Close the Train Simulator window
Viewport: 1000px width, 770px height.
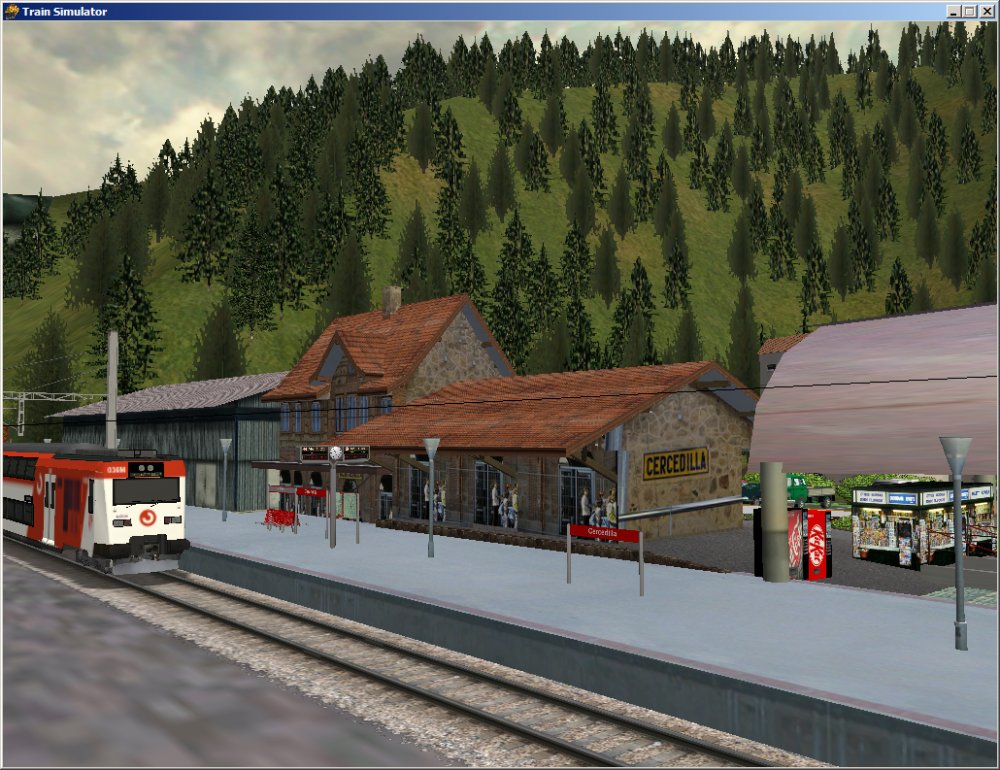(987, 11)
